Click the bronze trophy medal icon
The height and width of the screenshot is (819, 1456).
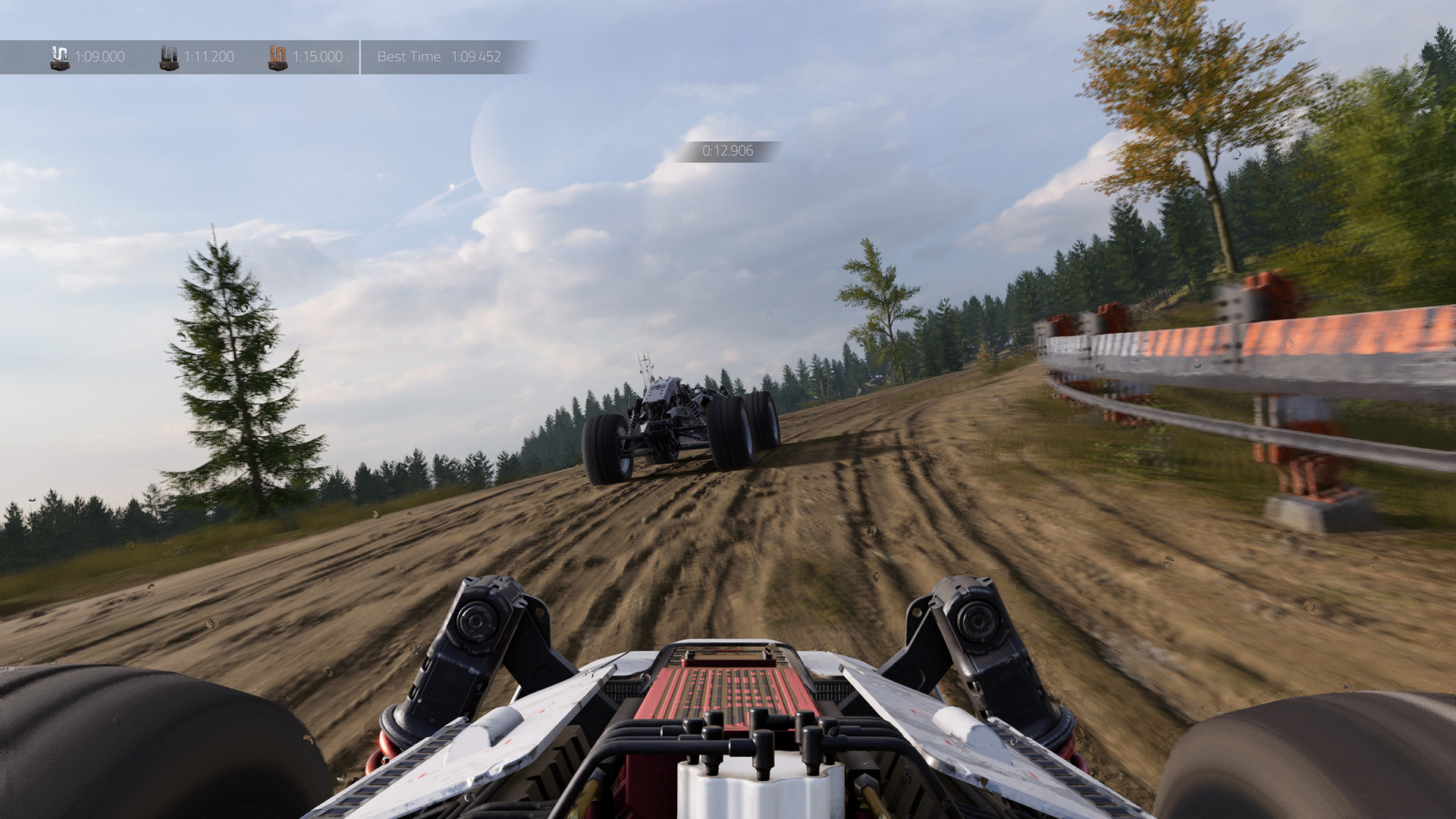pyautogui.click(x=277, y=55)
